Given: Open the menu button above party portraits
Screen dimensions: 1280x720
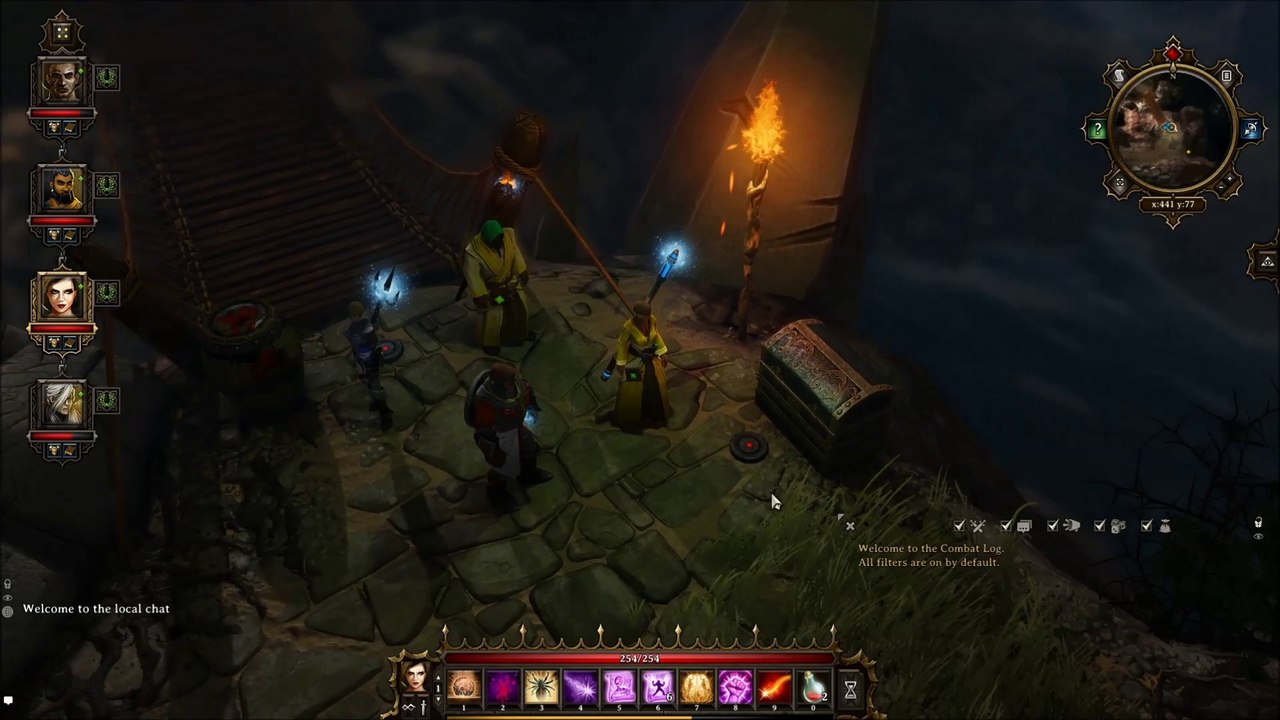Looking at the screenshot, I should [x=62, y=33].
